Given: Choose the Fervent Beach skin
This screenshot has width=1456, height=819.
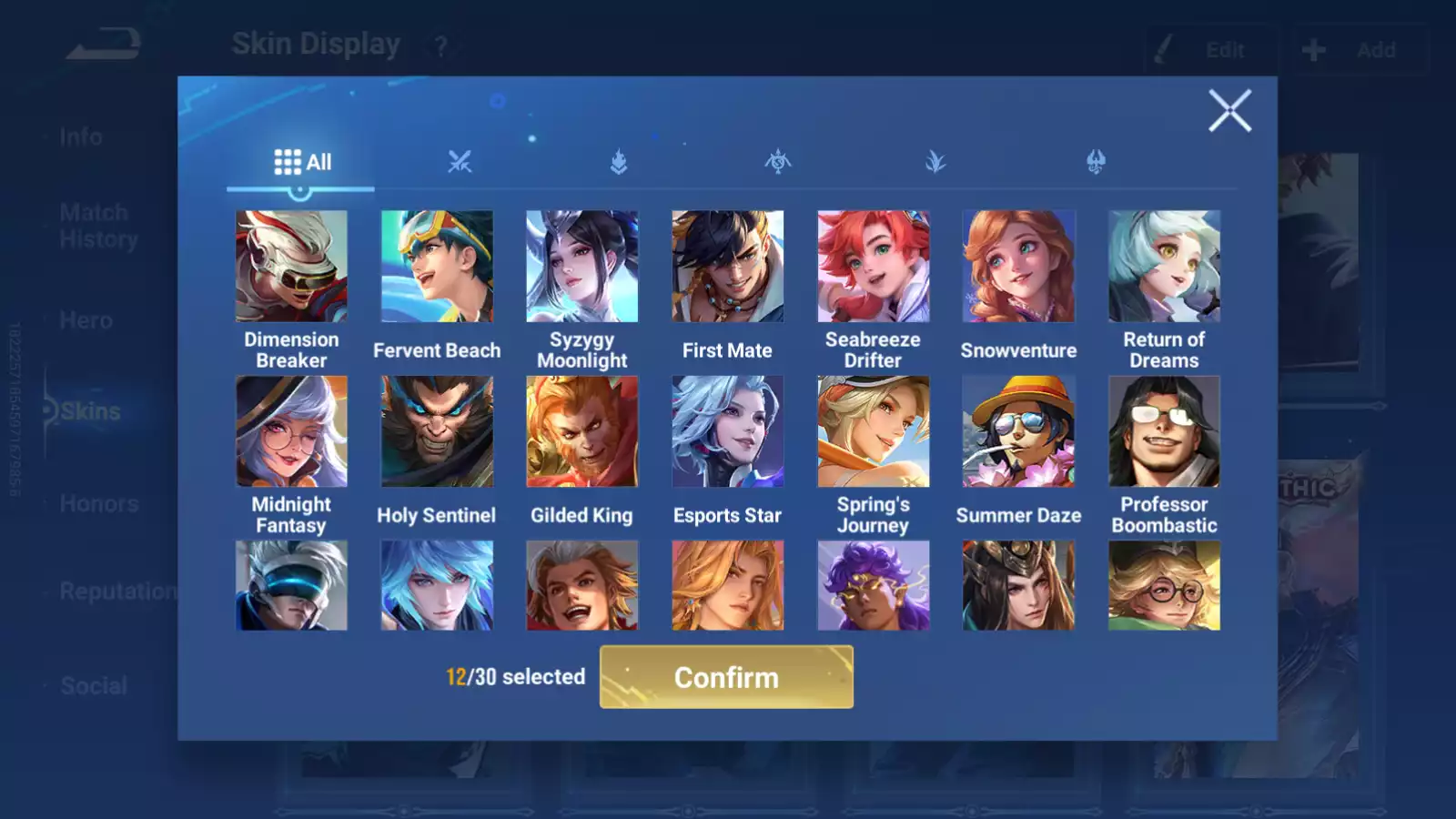Looking at the screenshot, I should pos(437,267).
